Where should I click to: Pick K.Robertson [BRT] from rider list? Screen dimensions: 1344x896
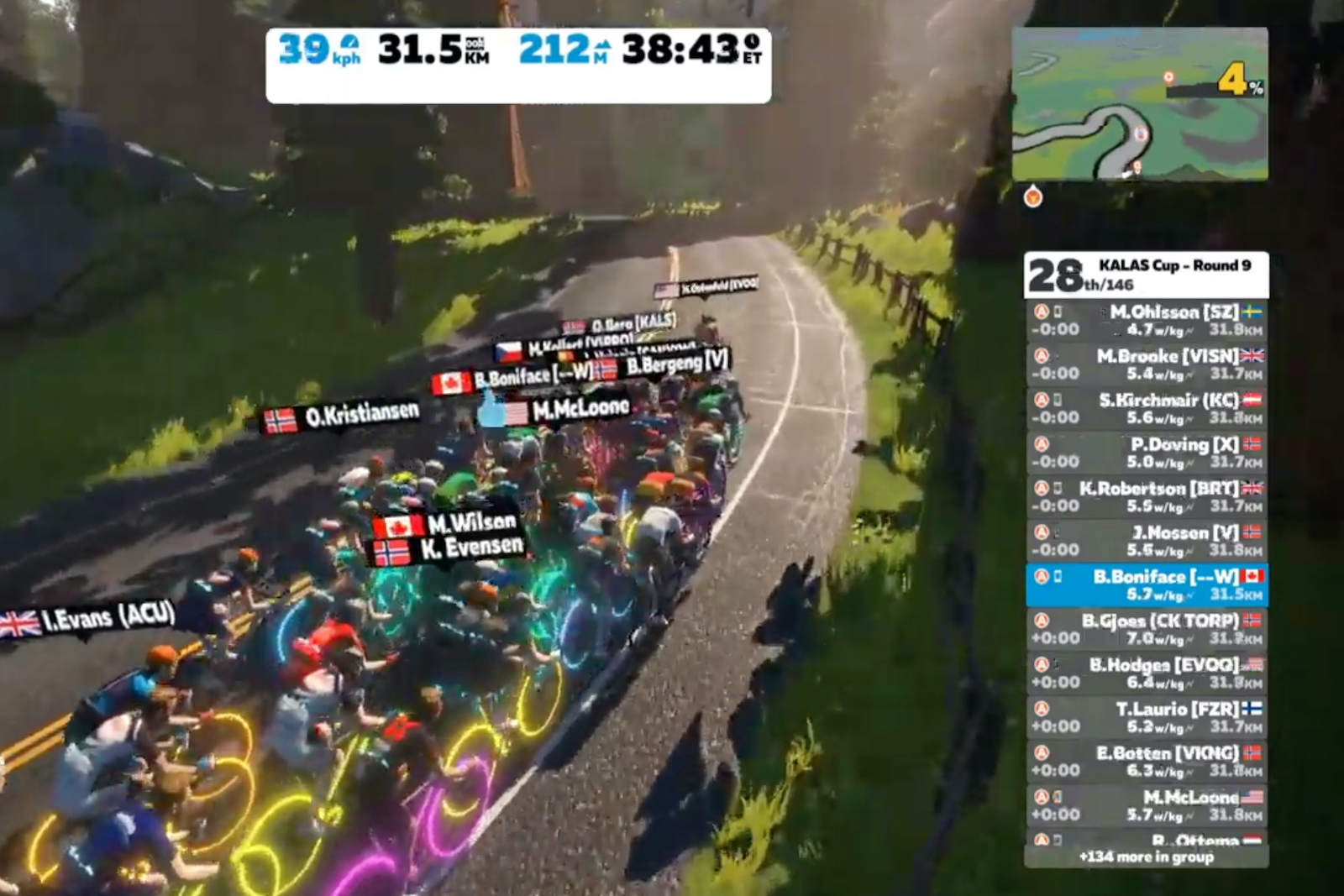pos(1147,496)
